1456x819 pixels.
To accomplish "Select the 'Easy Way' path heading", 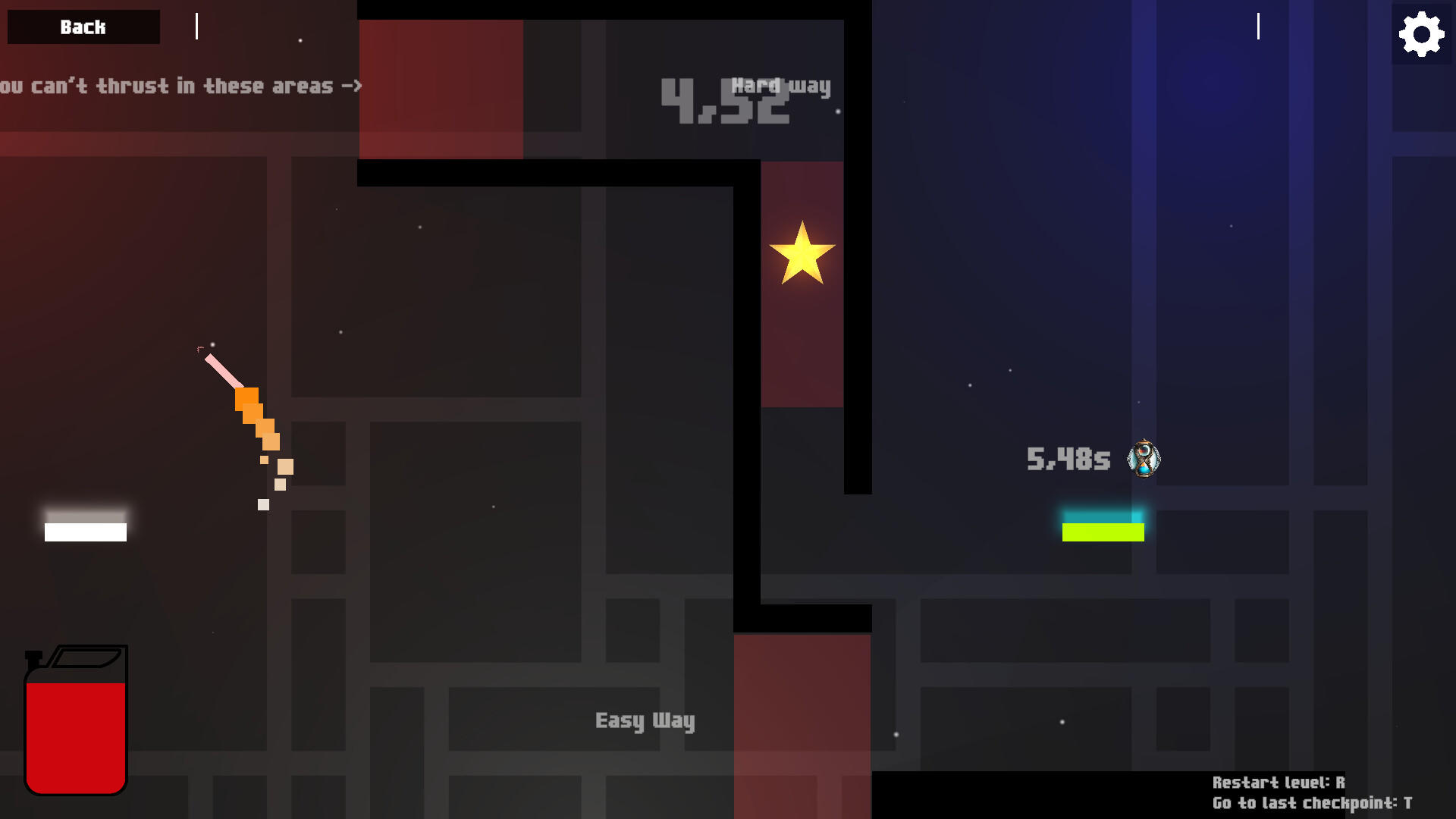I will [645, 721].
